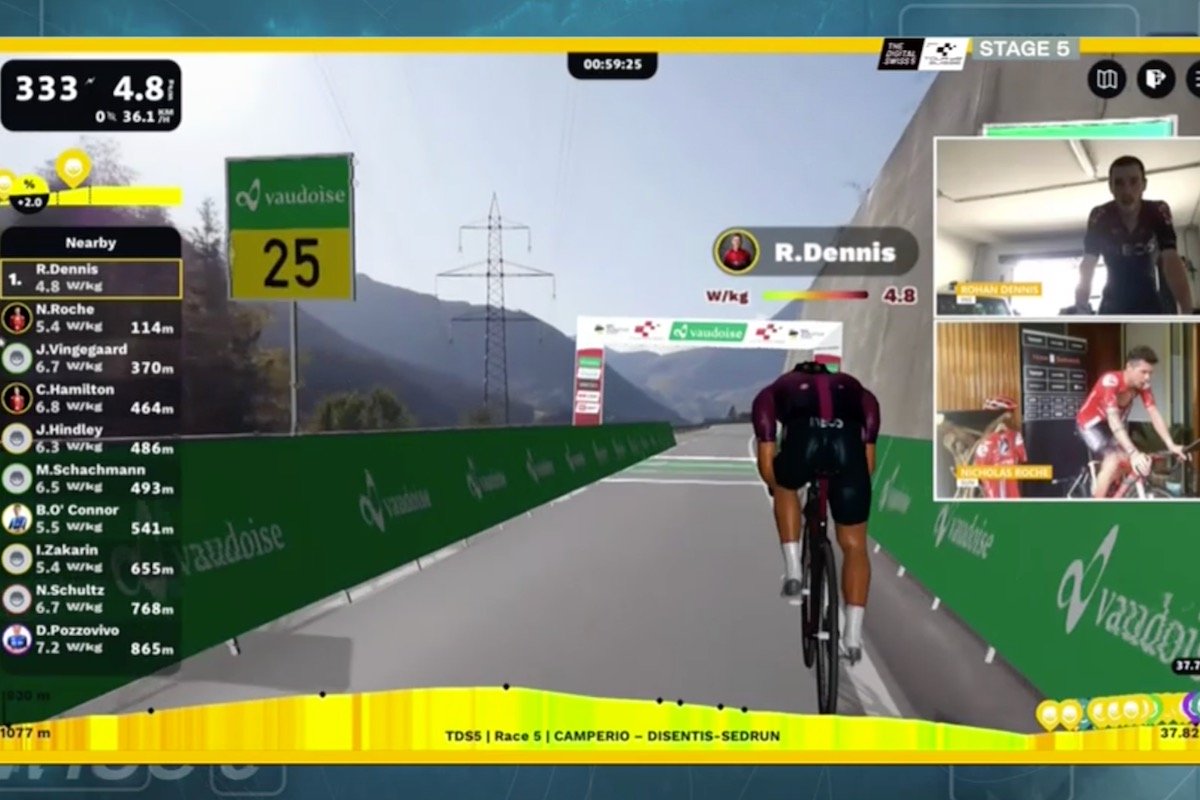Click the exit door icon

(1155, 79)
